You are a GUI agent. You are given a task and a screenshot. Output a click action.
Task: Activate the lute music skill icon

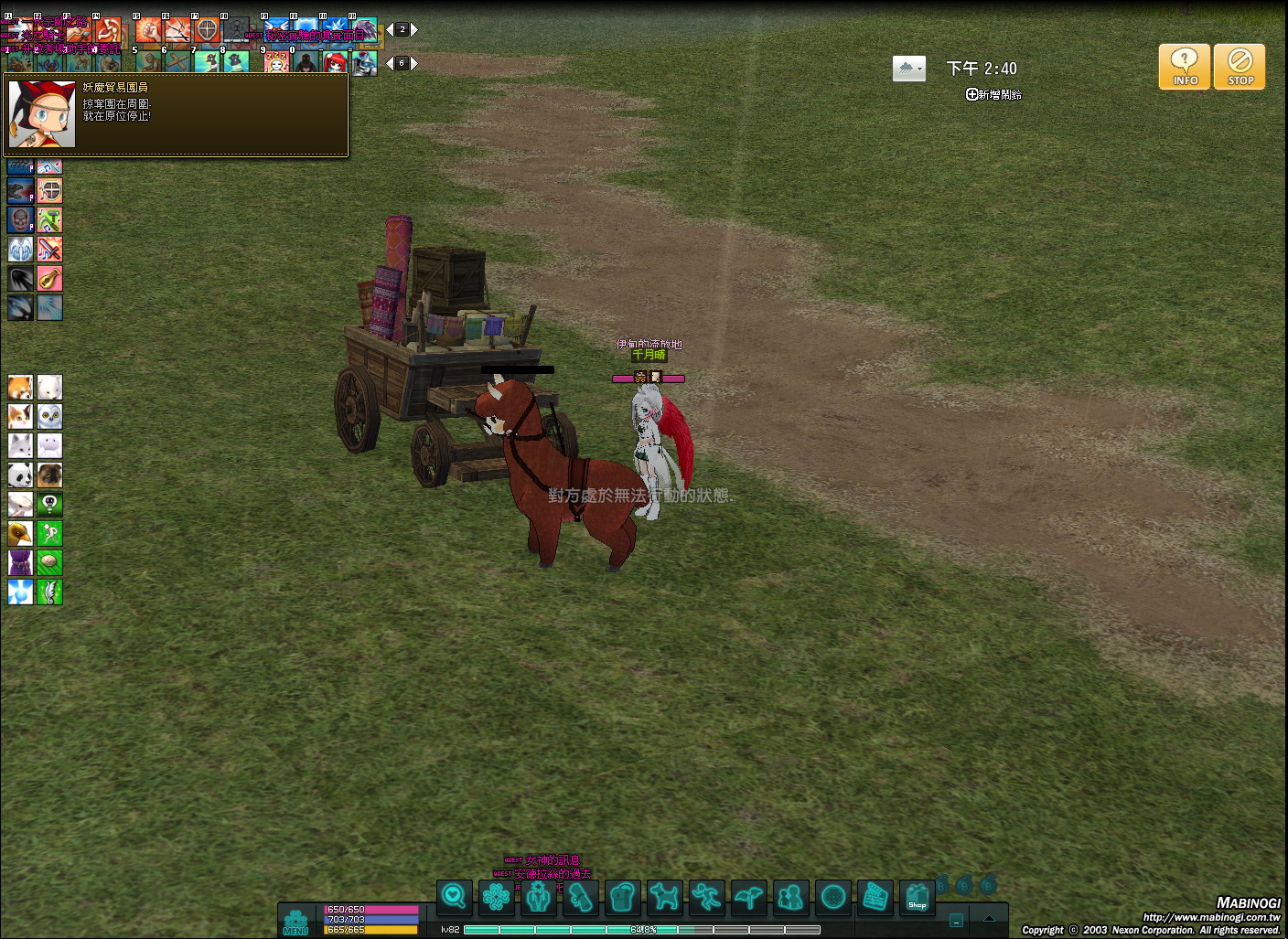click(x=49, y=278)
